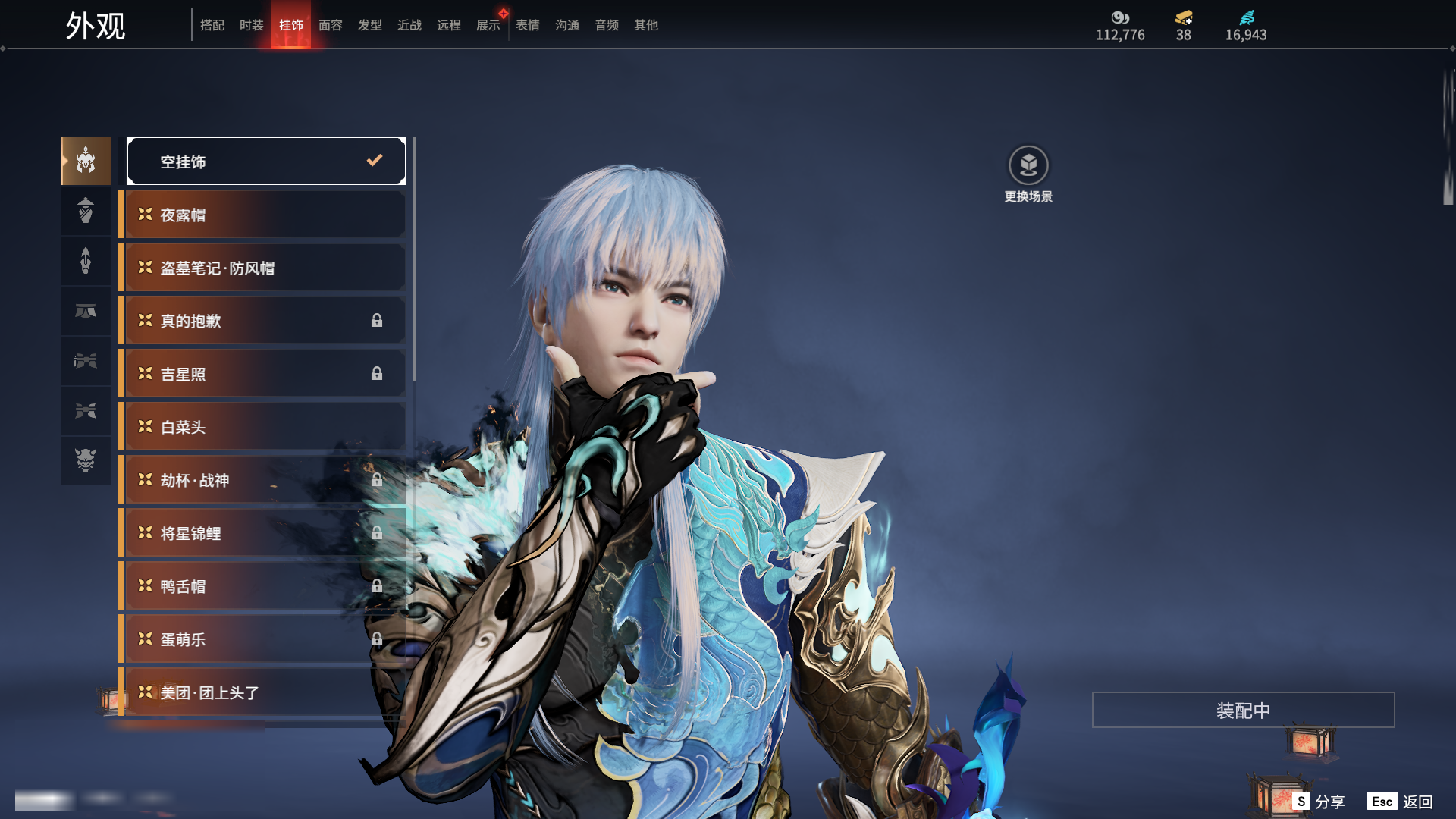Select the demon mask accessory category icon
1456x819 pixels.
(86, 460)
